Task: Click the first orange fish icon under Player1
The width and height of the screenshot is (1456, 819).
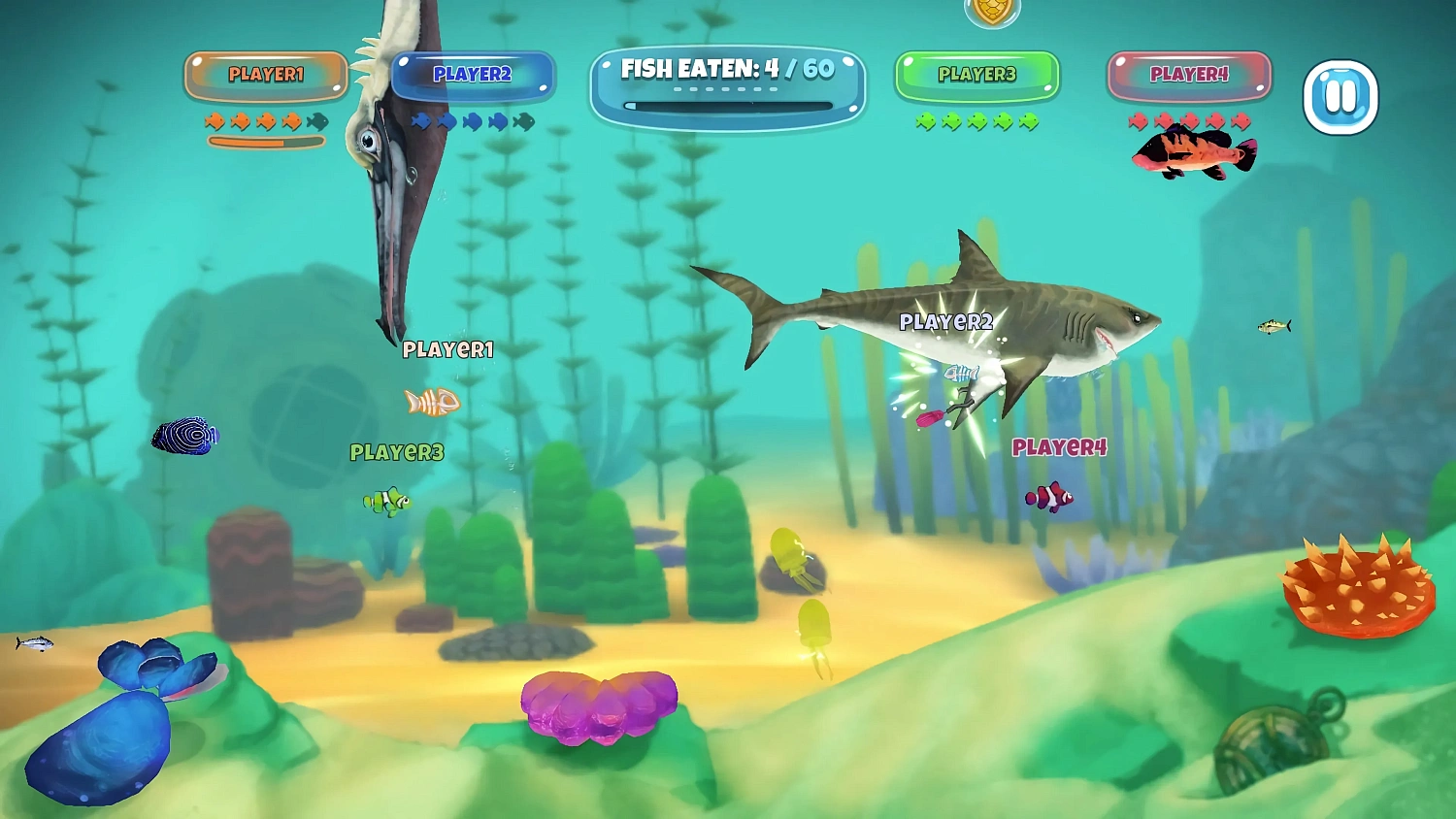Action: click(215, 121)
